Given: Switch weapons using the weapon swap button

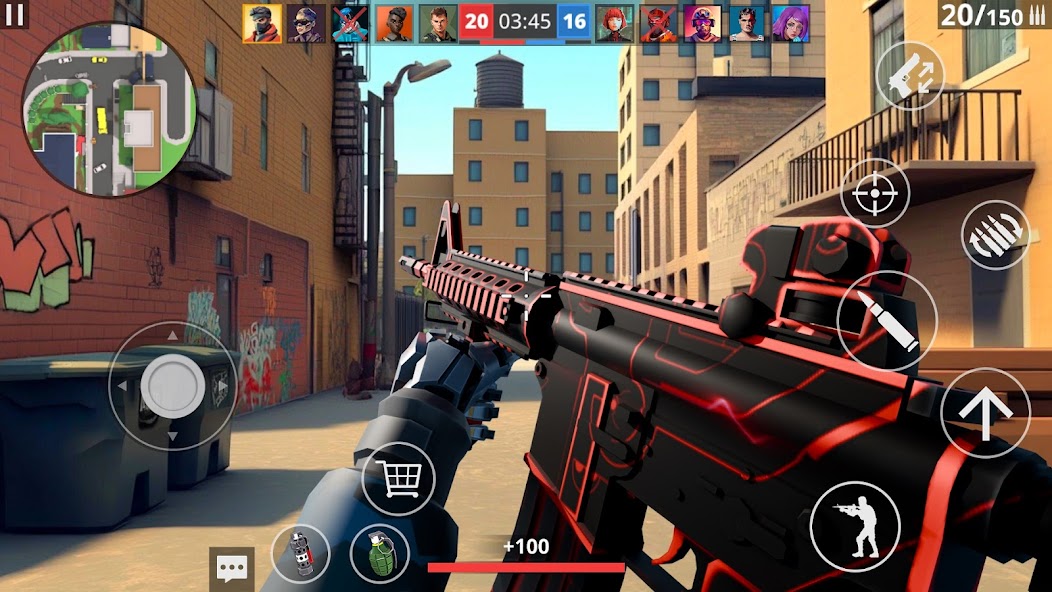Looking at the screenshot, I should (x=910, y=76).
